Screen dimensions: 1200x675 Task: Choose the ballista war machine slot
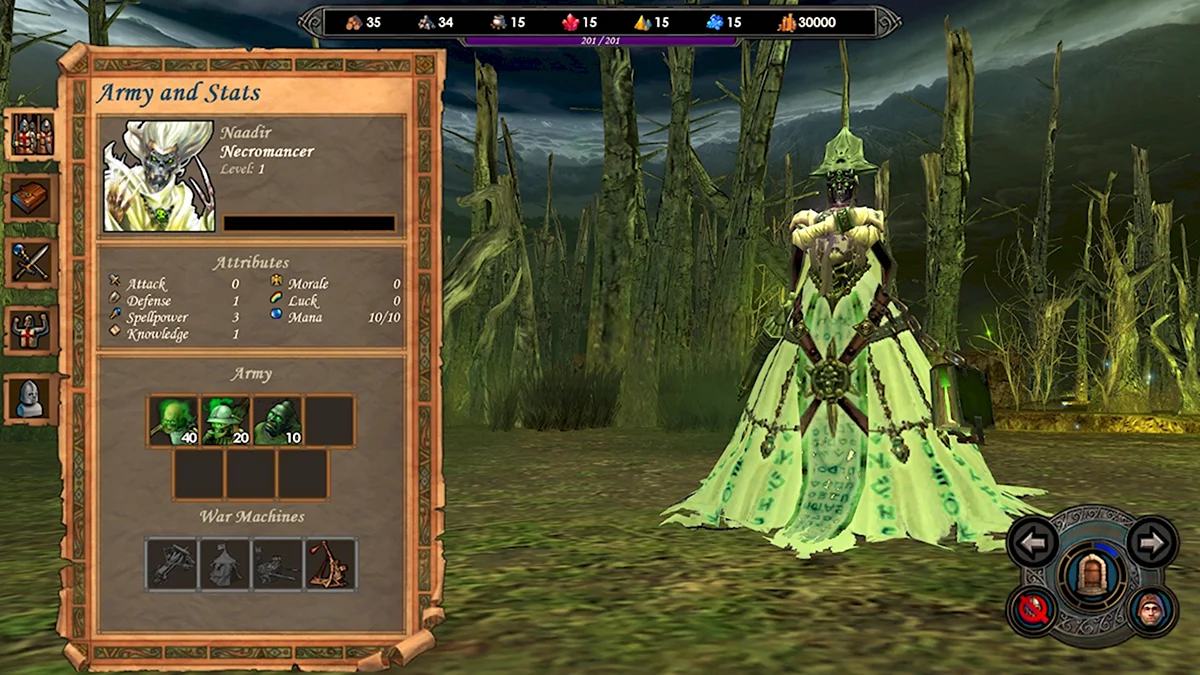[174, 564]
